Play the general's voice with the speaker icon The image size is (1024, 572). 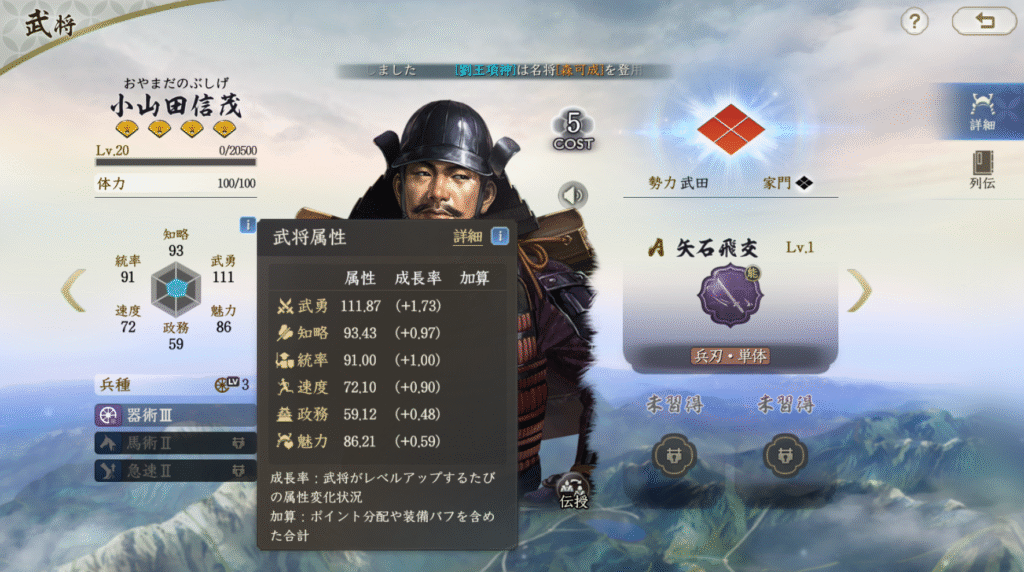573,194
